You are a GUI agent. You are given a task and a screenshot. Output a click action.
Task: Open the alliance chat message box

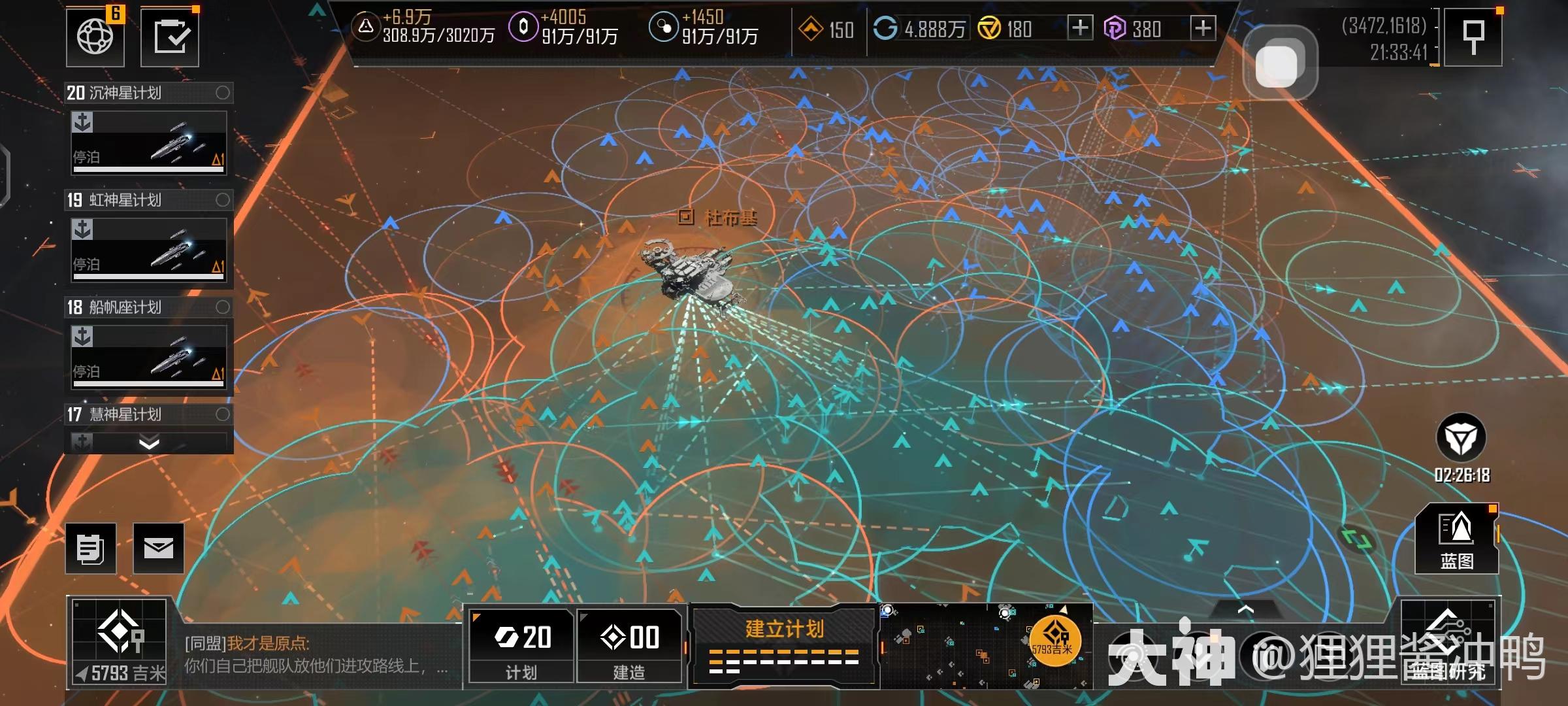coord(316,655)
